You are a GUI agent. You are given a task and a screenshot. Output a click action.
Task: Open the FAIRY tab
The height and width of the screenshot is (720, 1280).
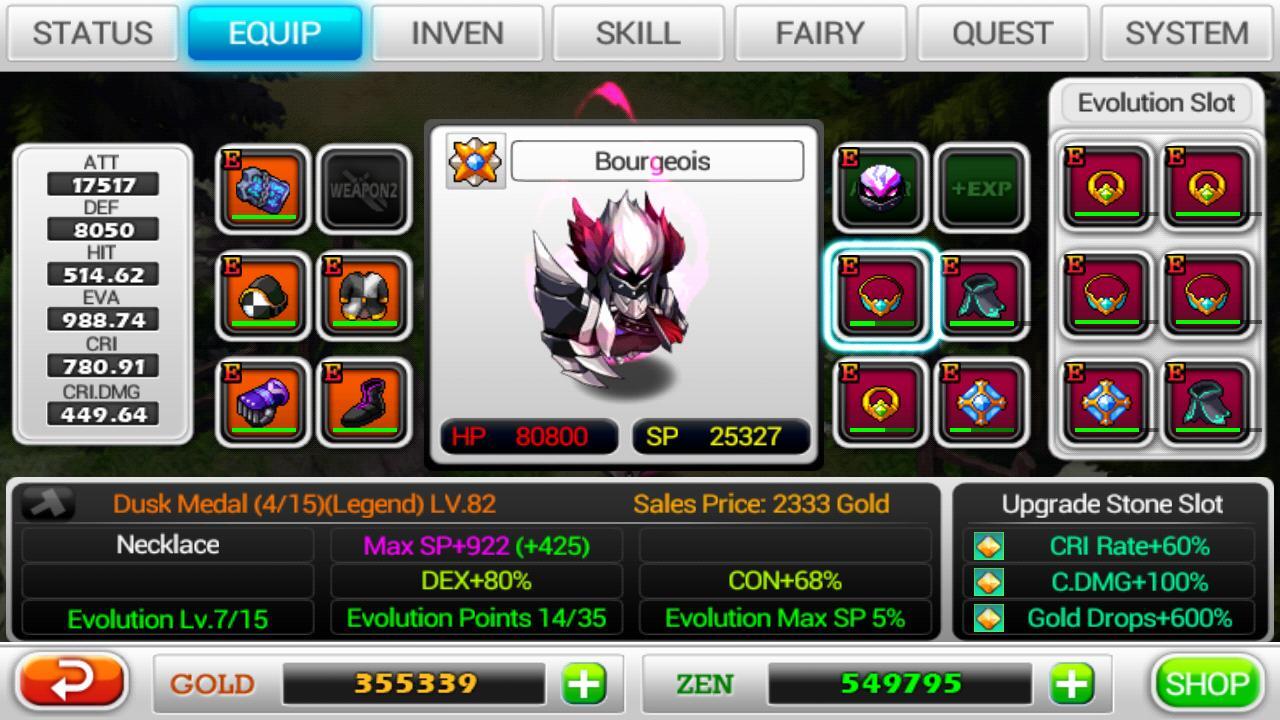[820, 32]
